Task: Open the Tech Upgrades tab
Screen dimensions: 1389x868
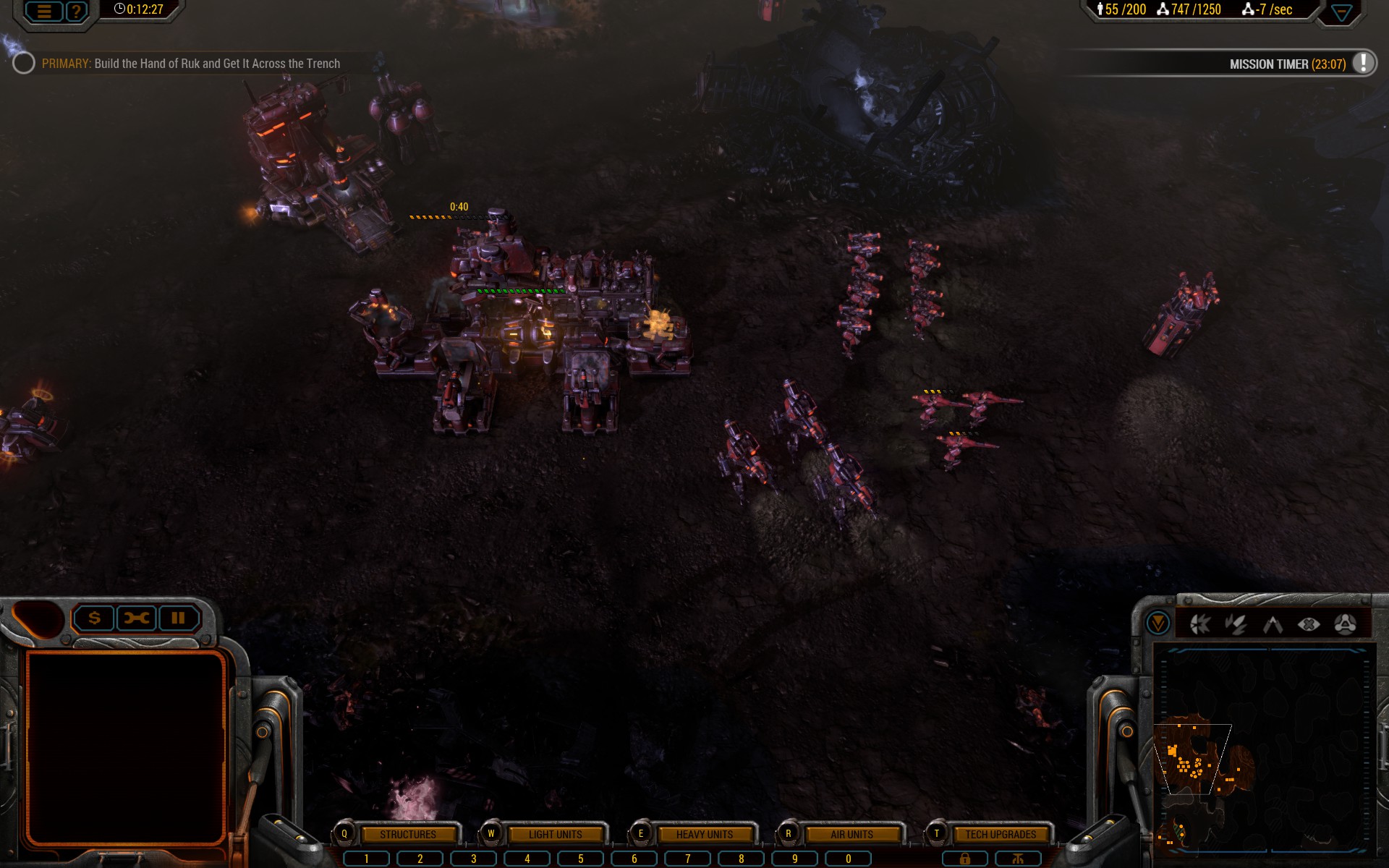Action: click(1000, 834)
